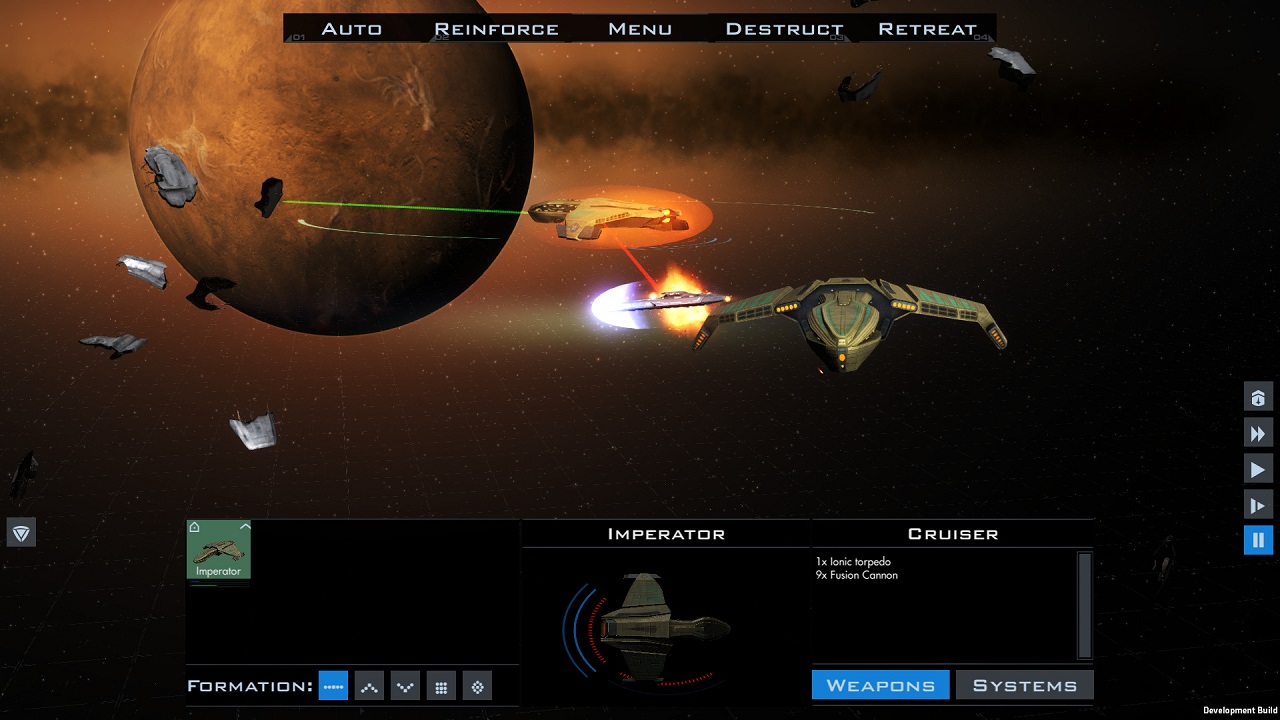Viewport: 1280px width, 720px height.
Task: Open the Menu from the top bar
Action: pos(640,29)
